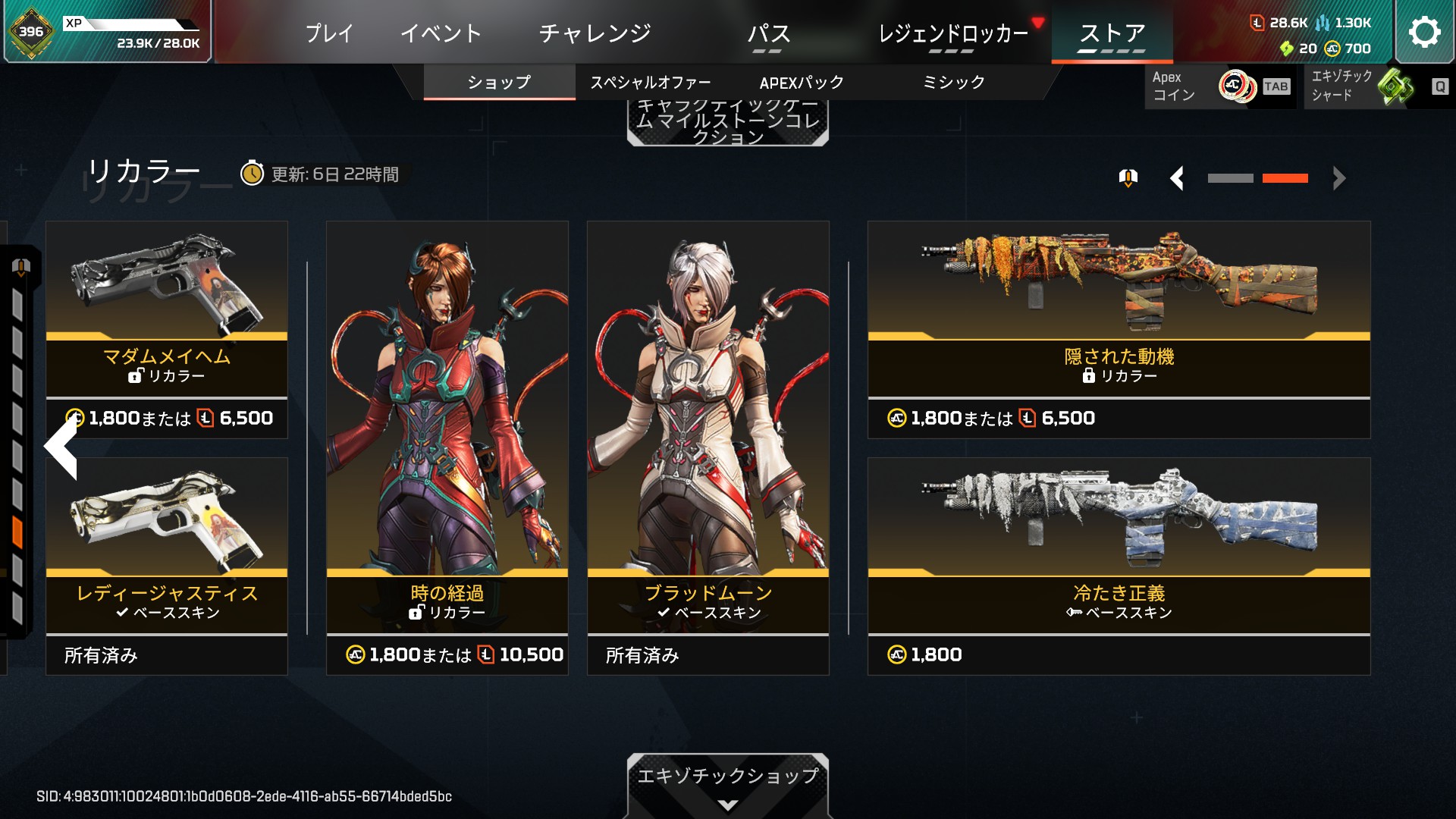Viewport: 1456px width, 819px height.
Task: Select the レジェンドロッカー tab
Action: coord(952,33)
